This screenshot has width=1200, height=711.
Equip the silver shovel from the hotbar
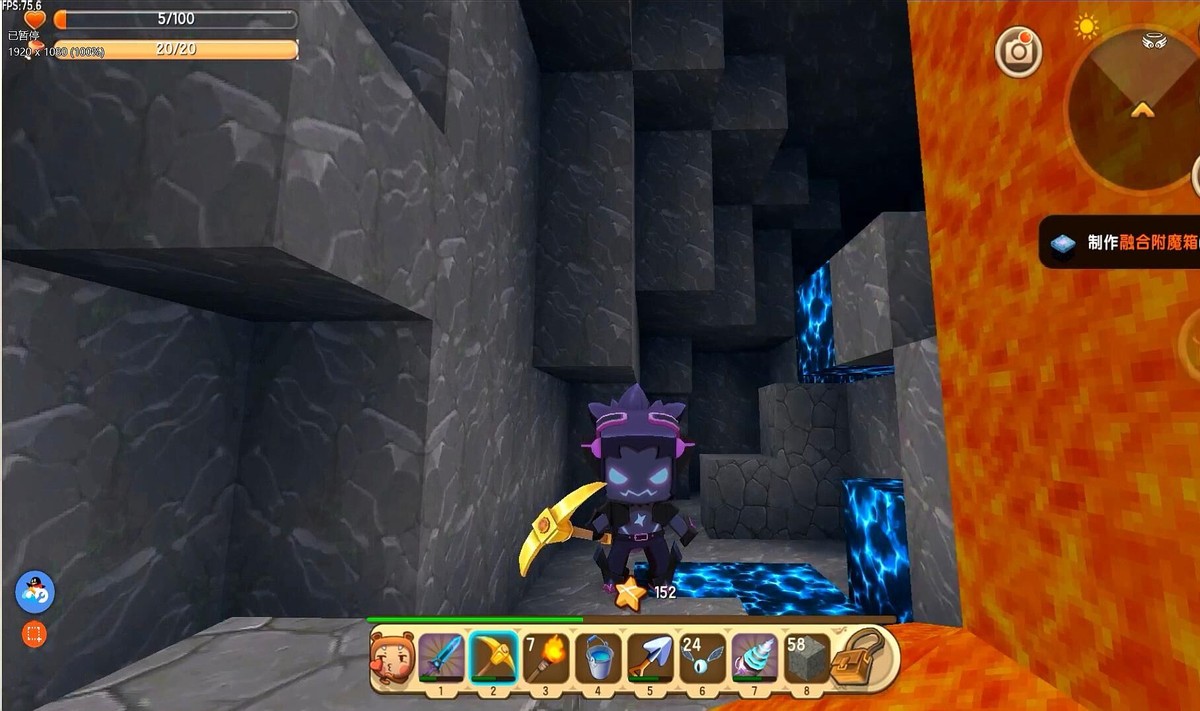click(x=650, y=657)
